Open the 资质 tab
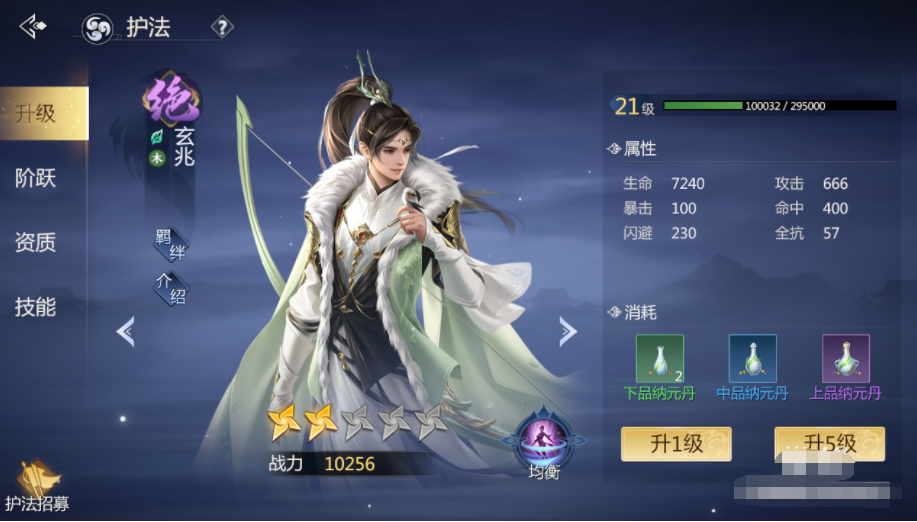Viewport: 917px width, 522px height. pyautogui.click(x=36, y=242)
